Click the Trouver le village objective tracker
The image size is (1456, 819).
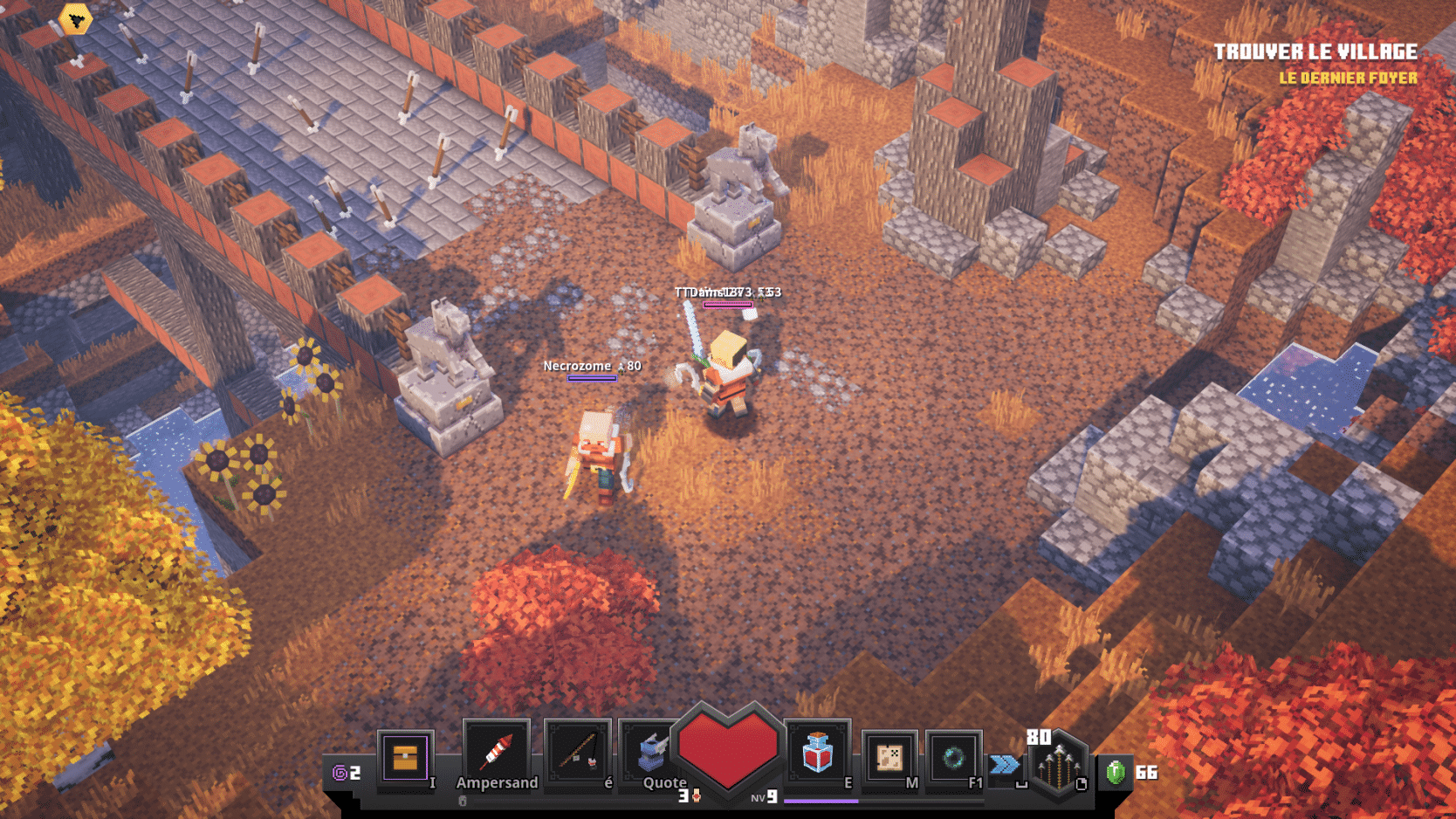pyautogui.click(x=1315, y=52)
